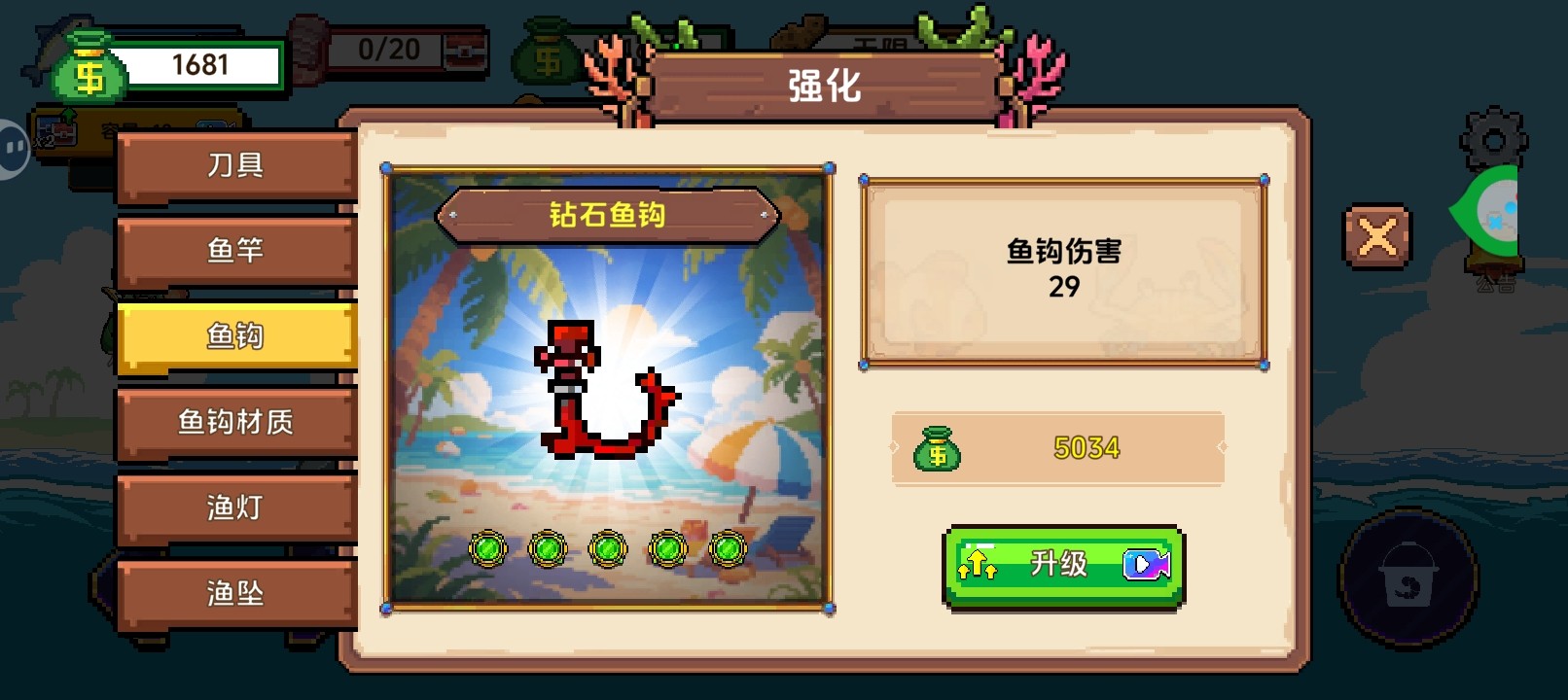
Task: Click the money bag showing the 5034 cost
Action: 939,448
